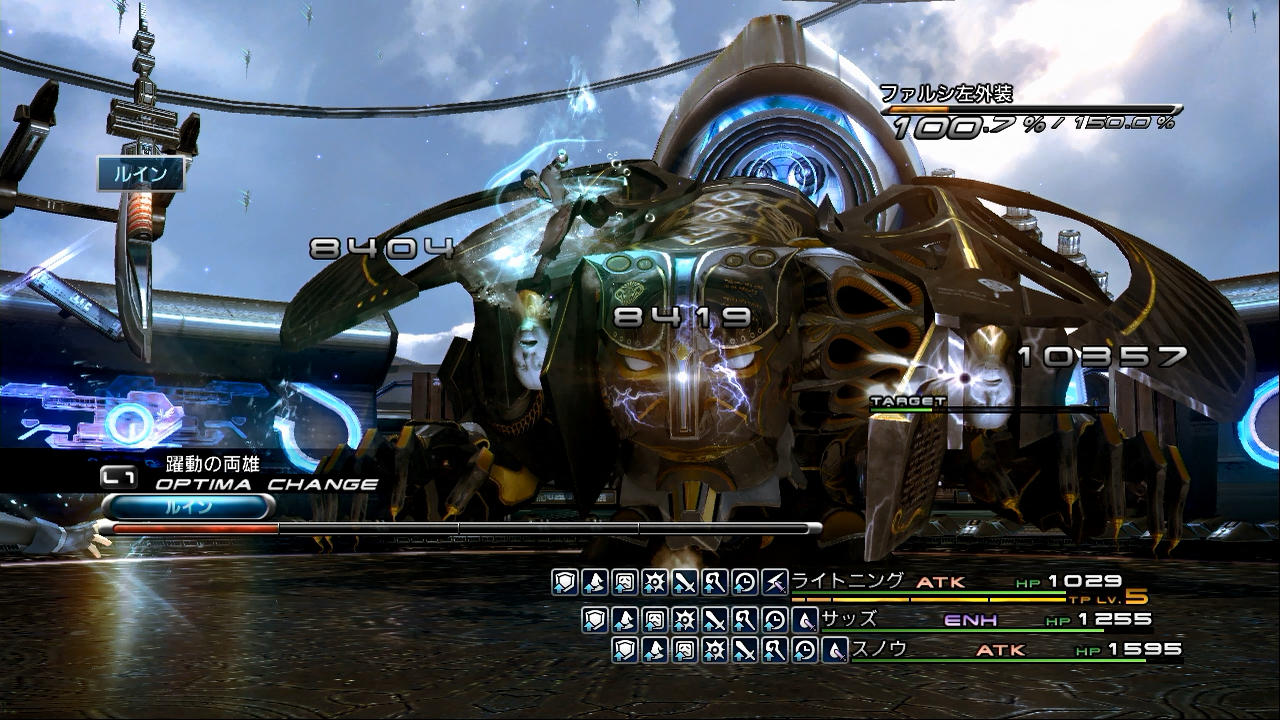The image size is (1280, 720).
Task: Click Lightning's shield Protect buff icon
Action: (565, 582)
